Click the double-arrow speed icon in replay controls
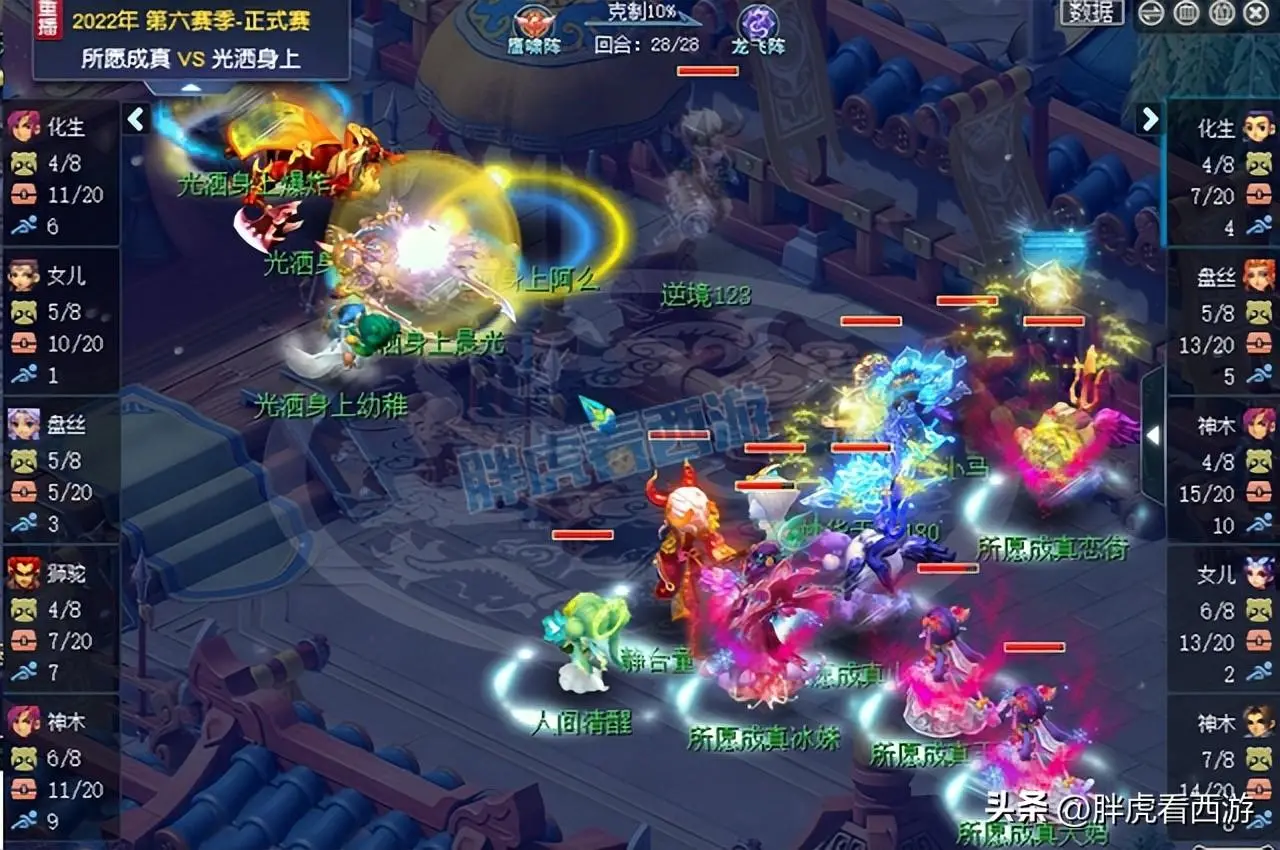Image resolution: width=1280 pixels, height=850 pixels. 1150,11
